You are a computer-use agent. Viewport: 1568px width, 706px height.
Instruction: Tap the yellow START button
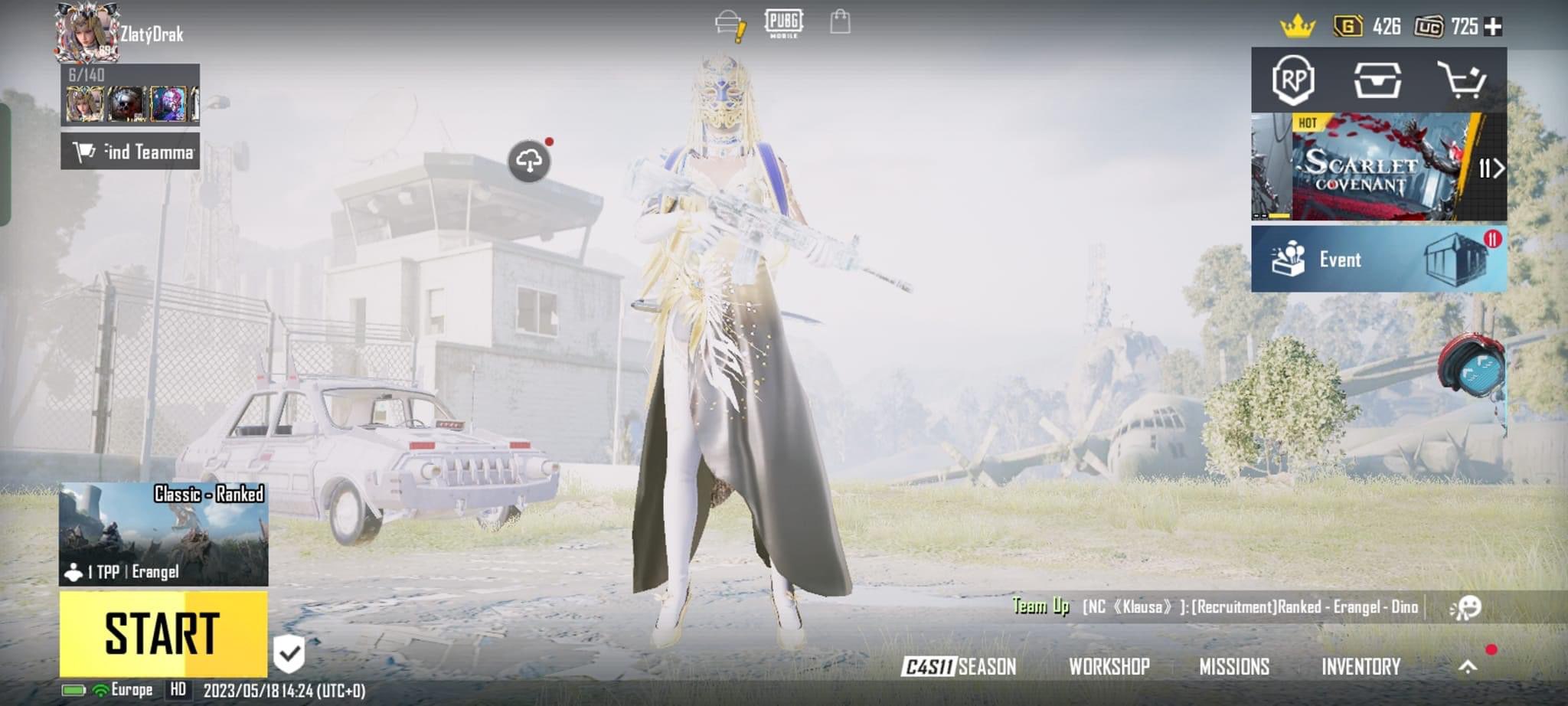coord(163,634)
